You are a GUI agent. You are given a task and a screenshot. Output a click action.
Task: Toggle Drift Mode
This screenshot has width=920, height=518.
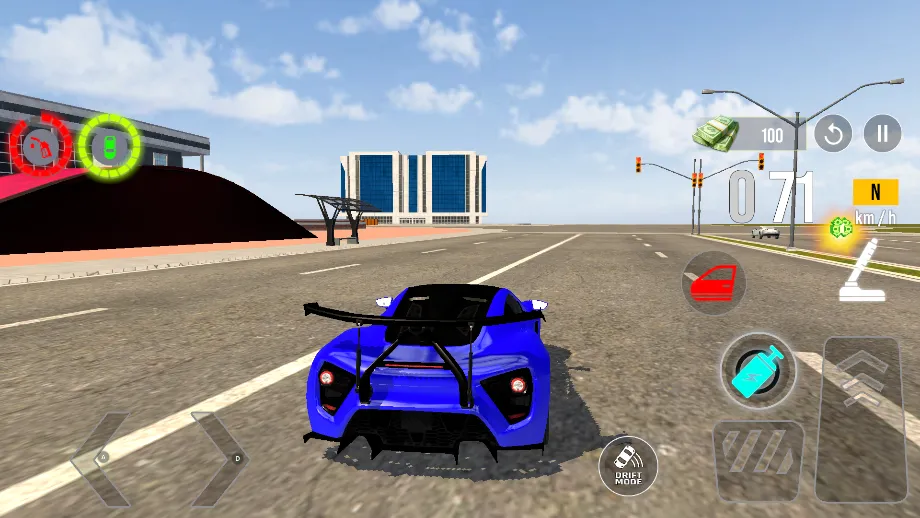pos(628,466)
